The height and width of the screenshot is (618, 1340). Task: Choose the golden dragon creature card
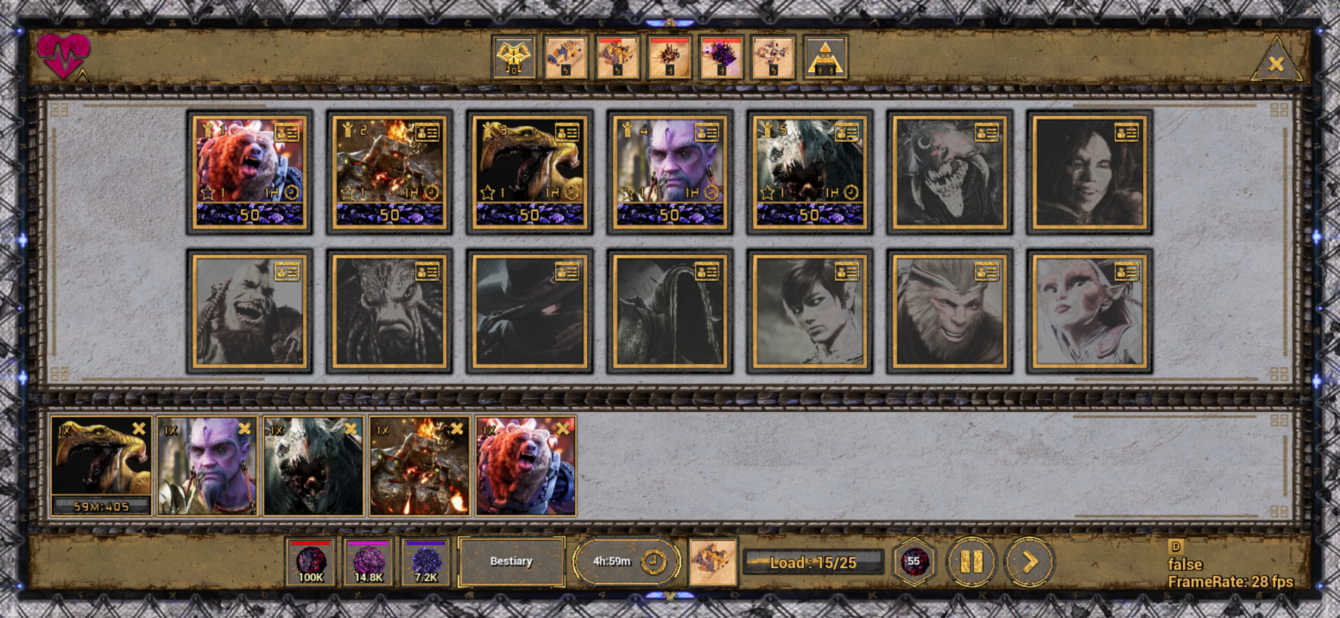(529, 172)
